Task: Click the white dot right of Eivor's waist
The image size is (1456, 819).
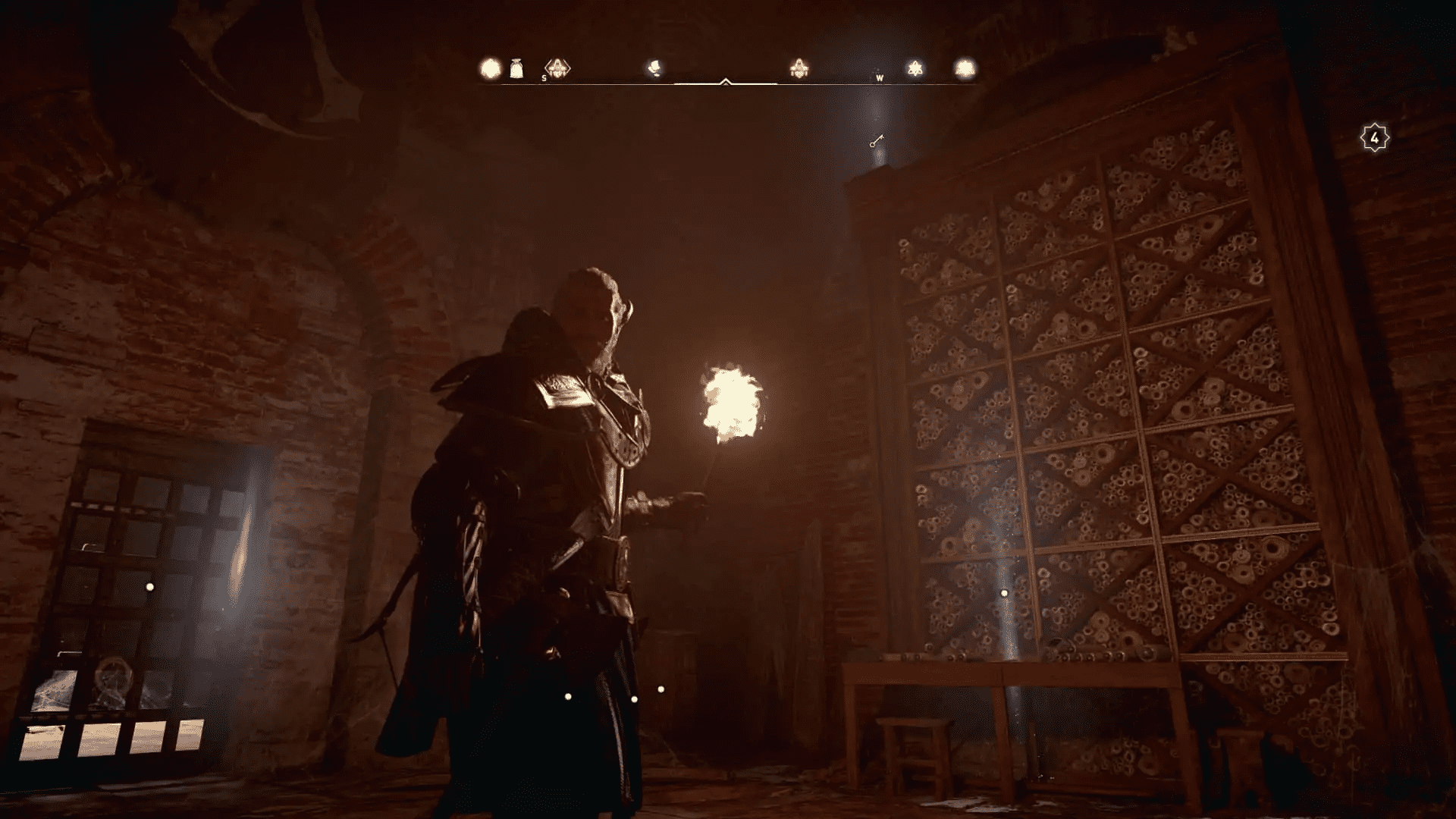Action: point(660,690)
